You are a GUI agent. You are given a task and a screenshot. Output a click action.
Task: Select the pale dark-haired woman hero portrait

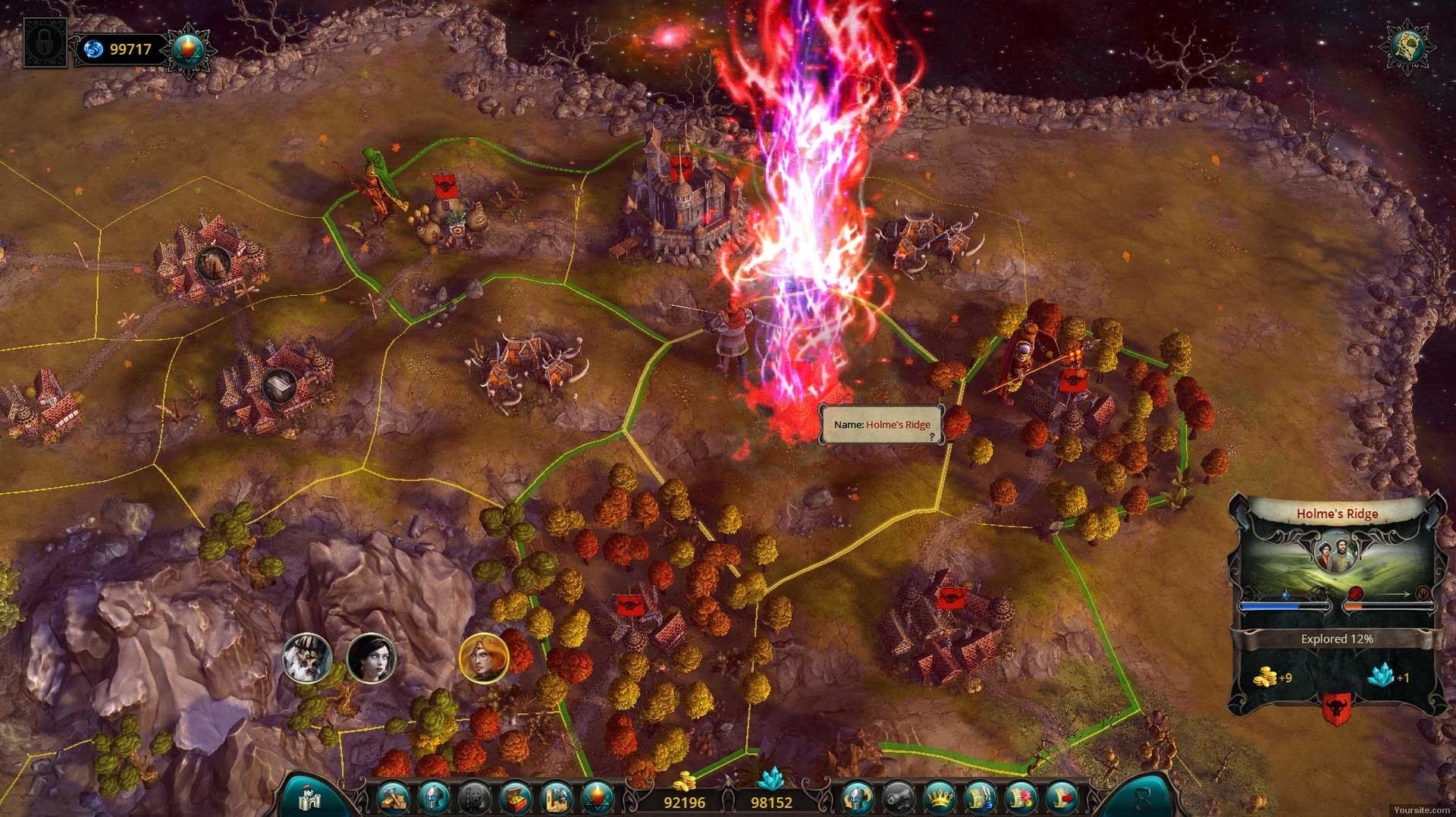[372, 658]
